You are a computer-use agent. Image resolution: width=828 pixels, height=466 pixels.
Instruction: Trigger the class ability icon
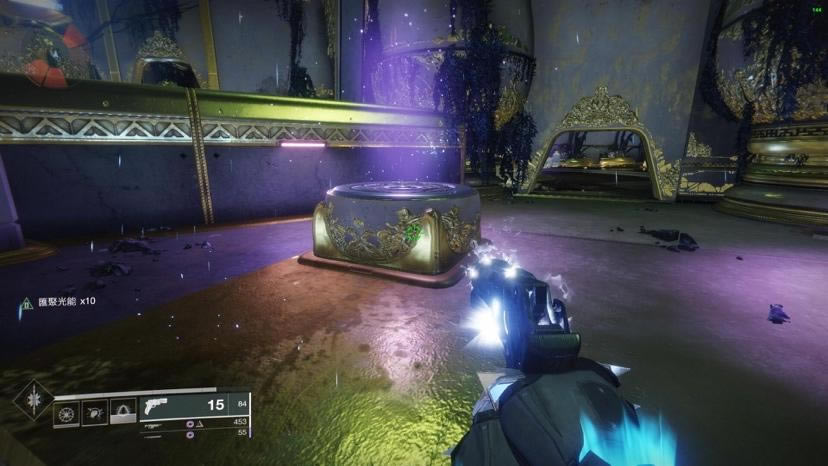[123, 412]
